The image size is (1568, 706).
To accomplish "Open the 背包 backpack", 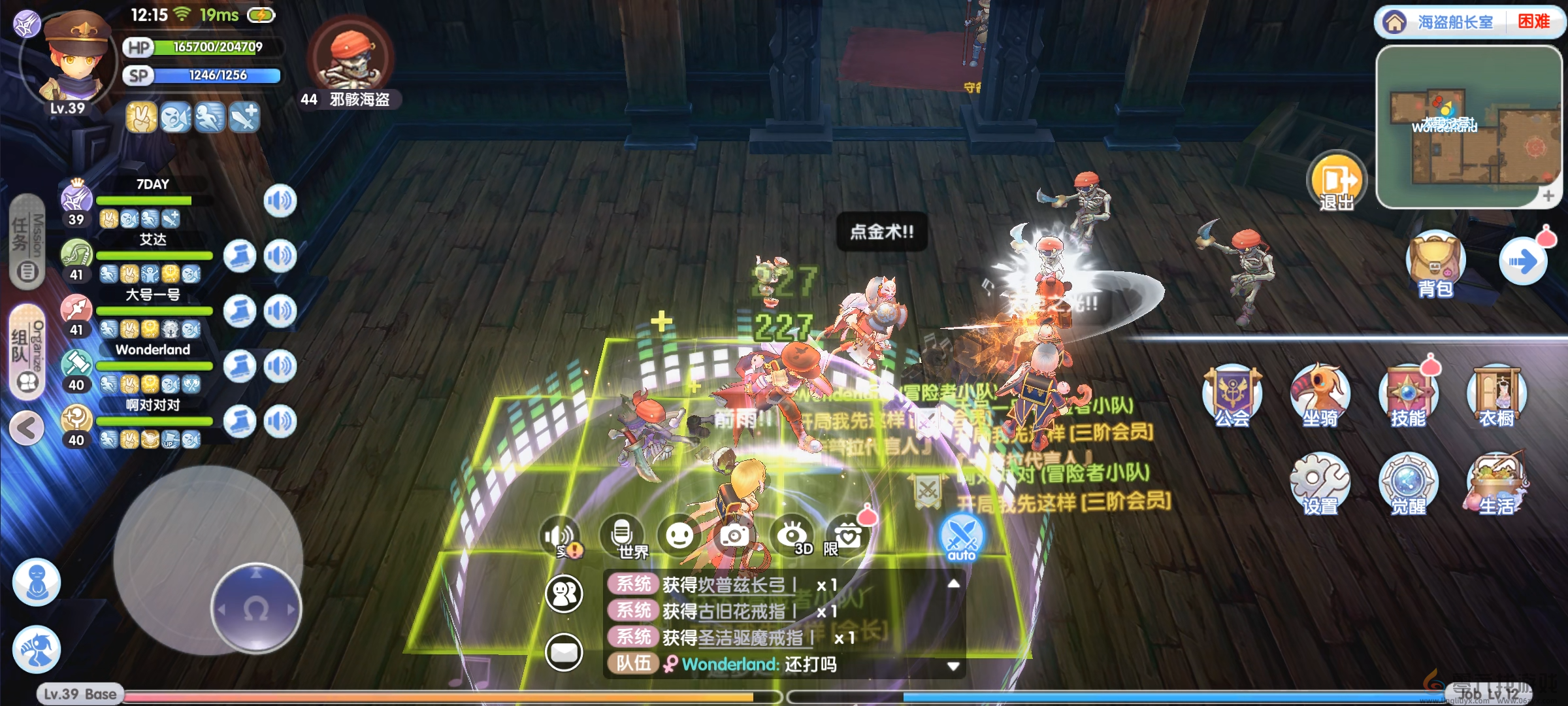I will (1435, 265).
